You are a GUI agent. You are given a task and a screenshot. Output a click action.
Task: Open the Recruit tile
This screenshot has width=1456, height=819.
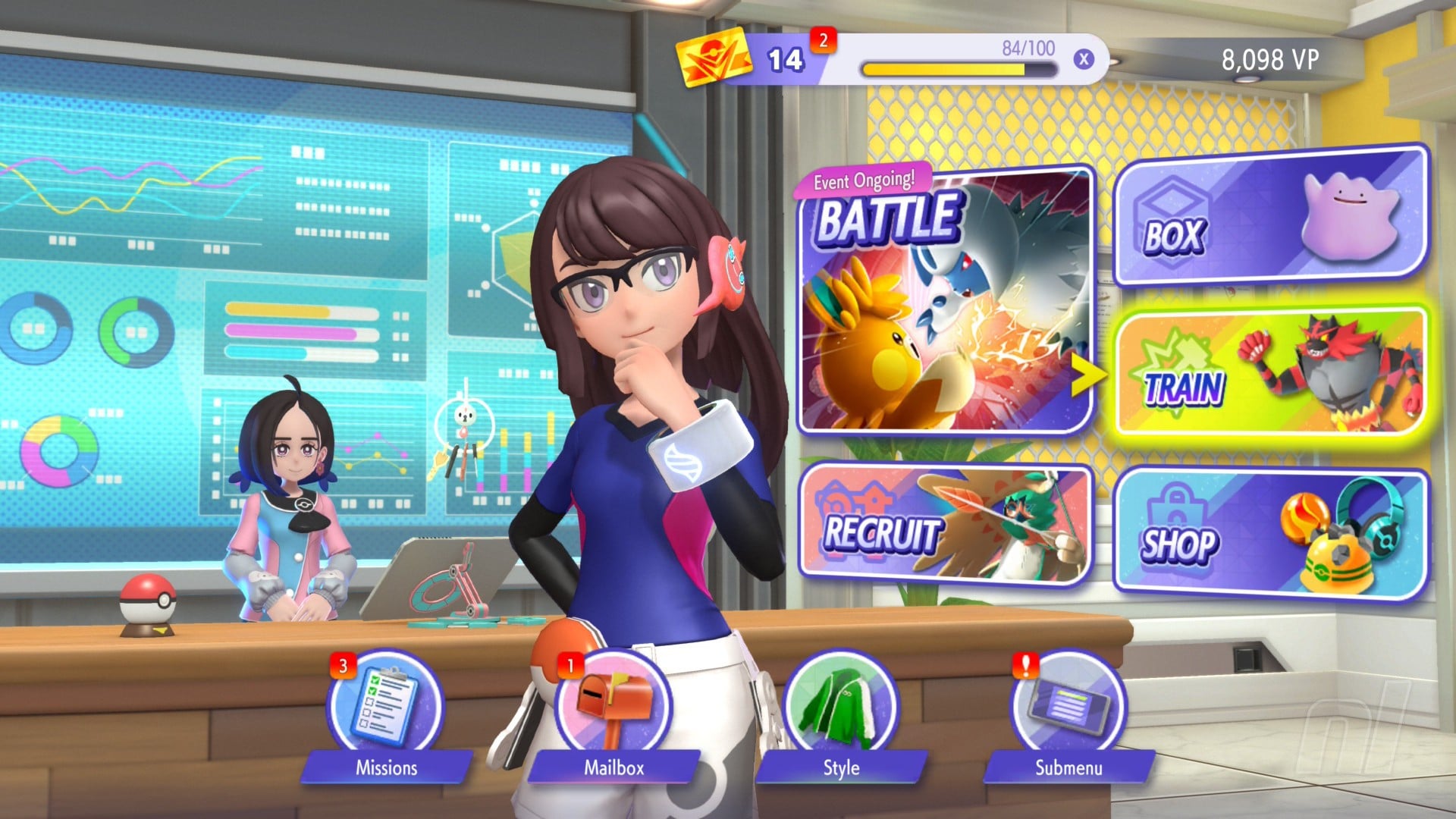tap(946, 525)
